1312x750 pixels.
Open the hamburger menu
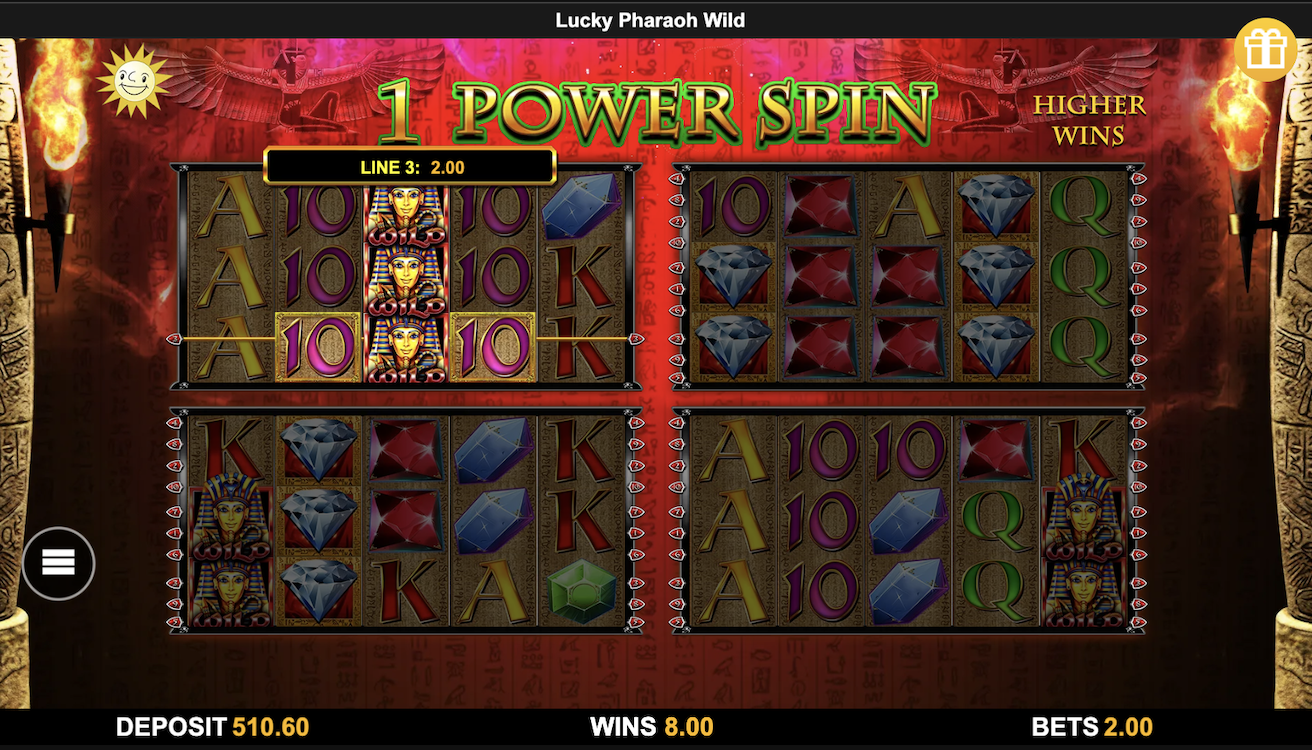tap(58, 563)
